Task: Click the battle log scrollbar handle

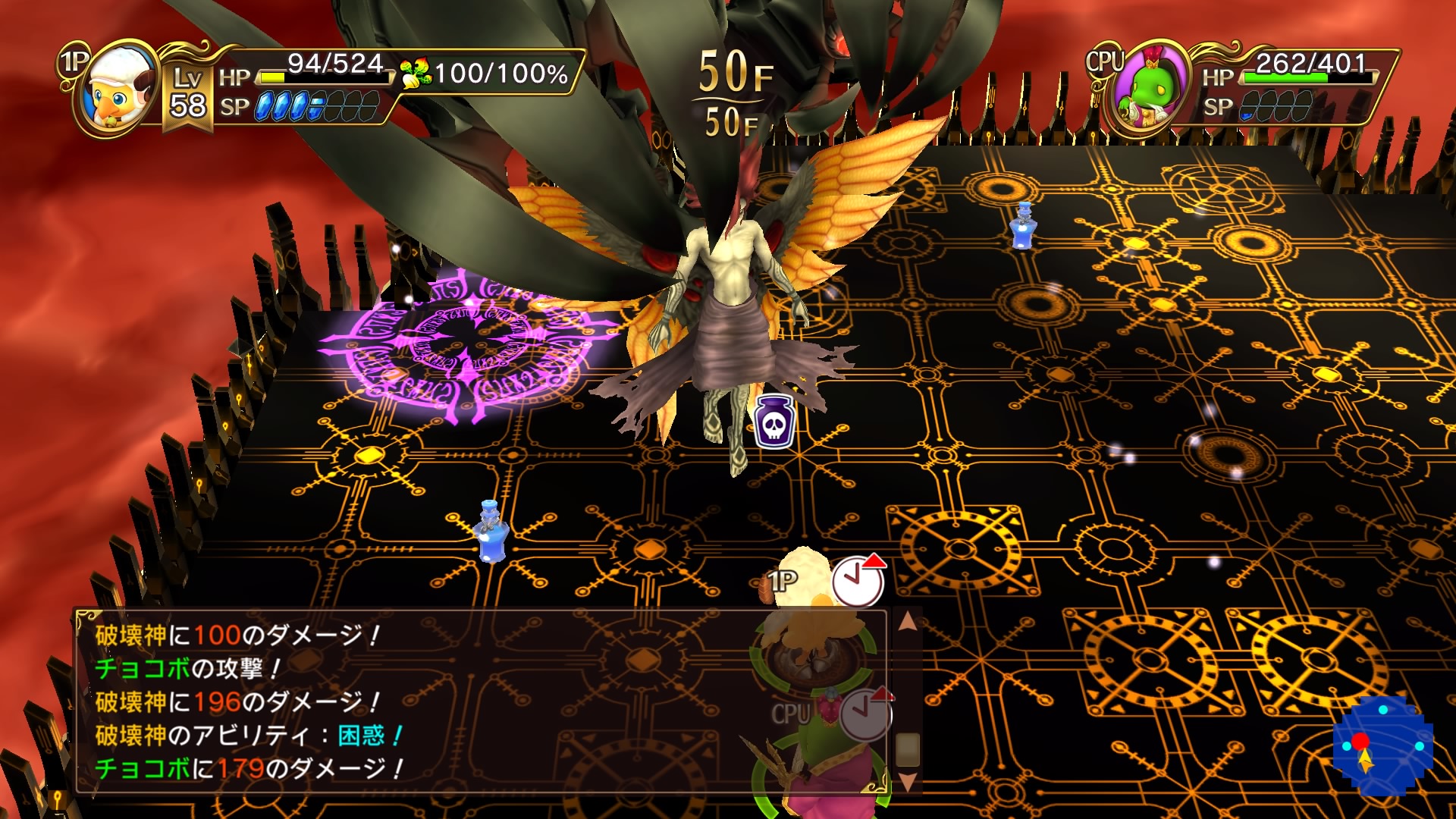Action: 907,749
